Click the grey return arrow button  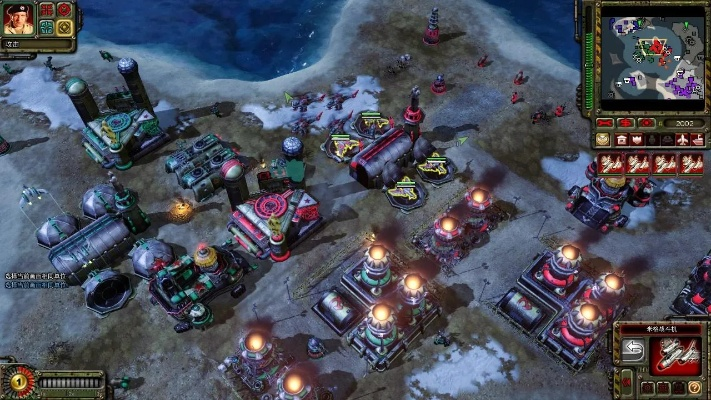pos(632,349)
